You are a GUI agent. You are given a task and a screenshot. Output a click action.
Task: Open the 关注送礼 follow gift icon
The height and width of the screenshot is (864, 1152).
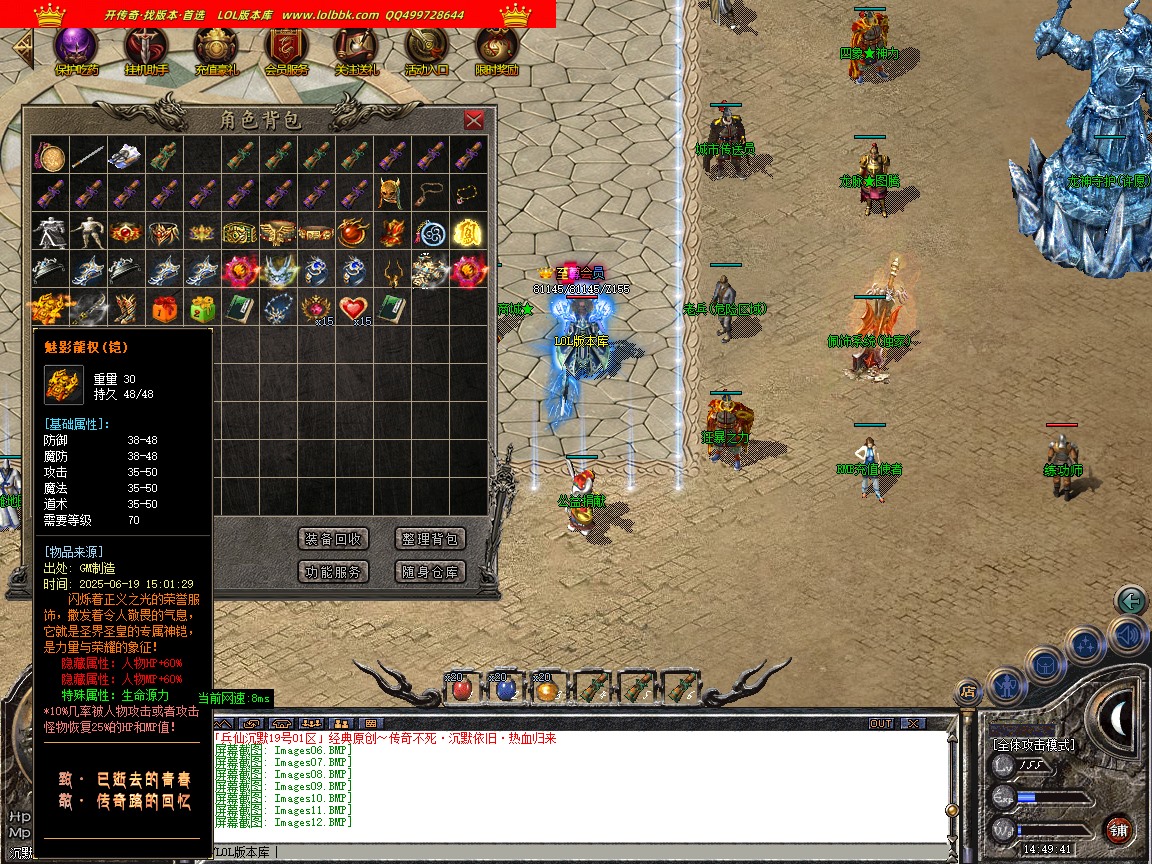(356, 47)
